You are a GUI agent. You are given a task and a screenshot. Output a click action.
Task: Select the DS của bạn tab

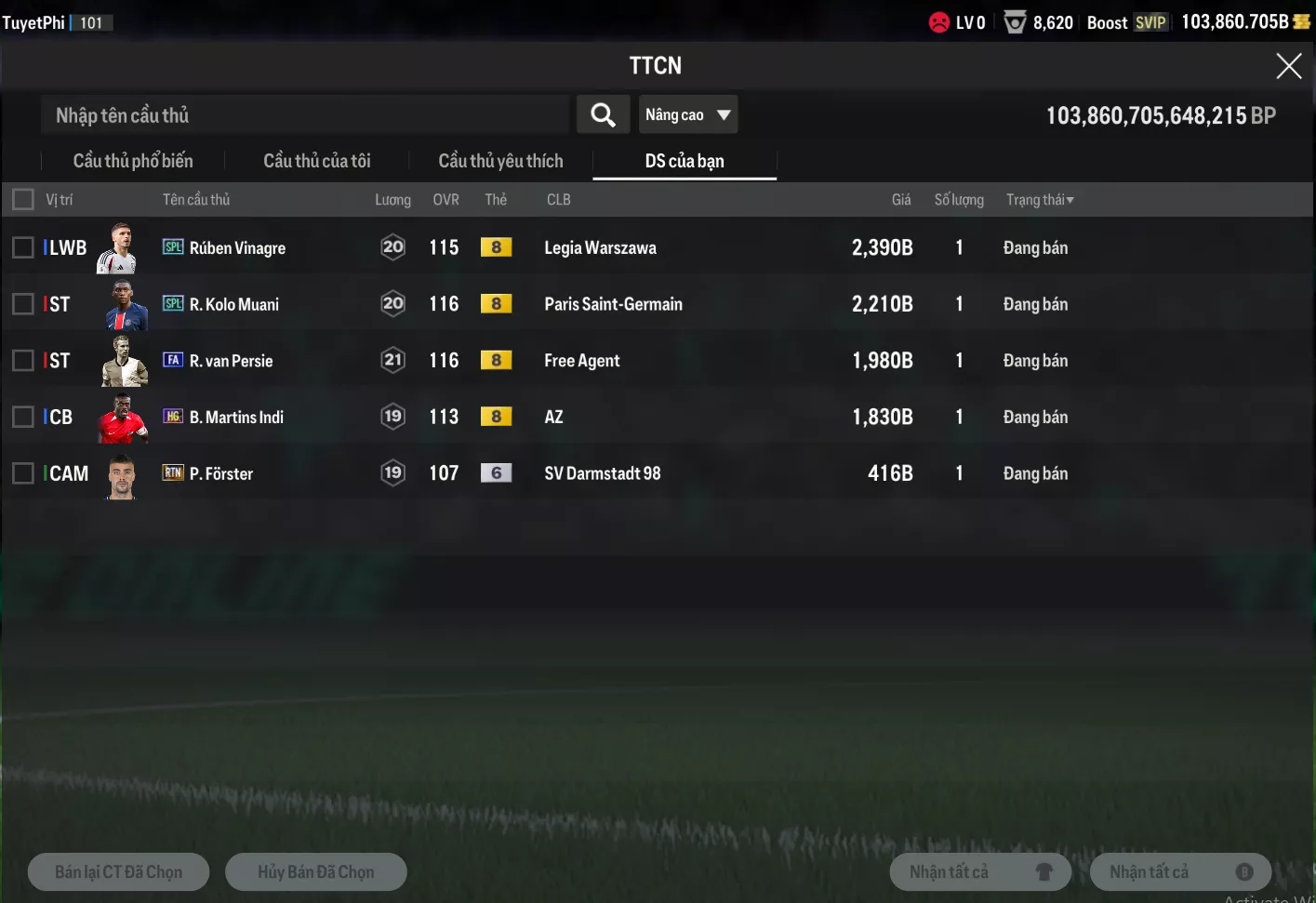click(685, 161)
